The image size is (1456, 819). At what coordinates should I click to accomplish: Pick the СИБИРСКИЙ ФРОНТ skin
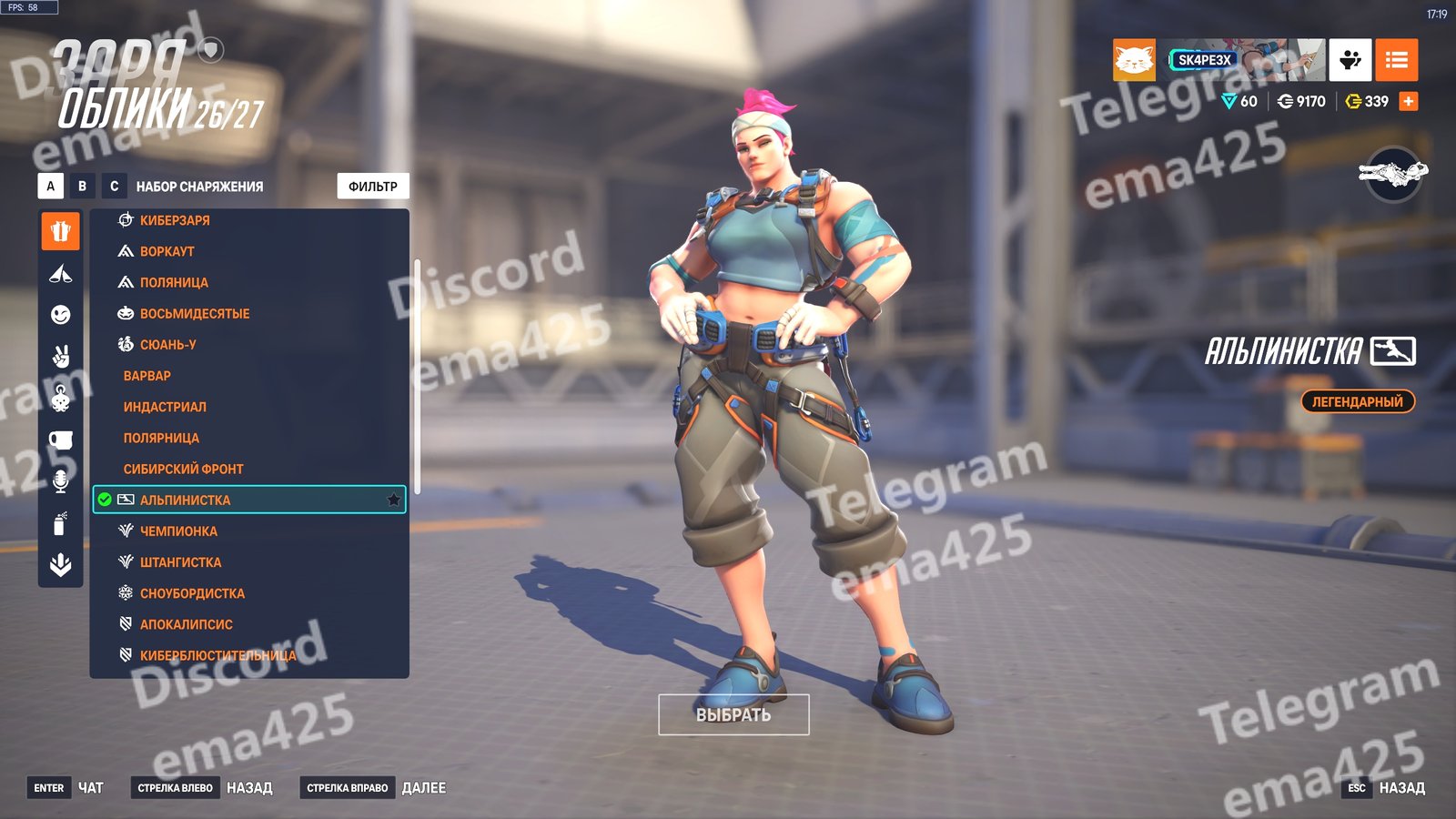pos(184,469)
